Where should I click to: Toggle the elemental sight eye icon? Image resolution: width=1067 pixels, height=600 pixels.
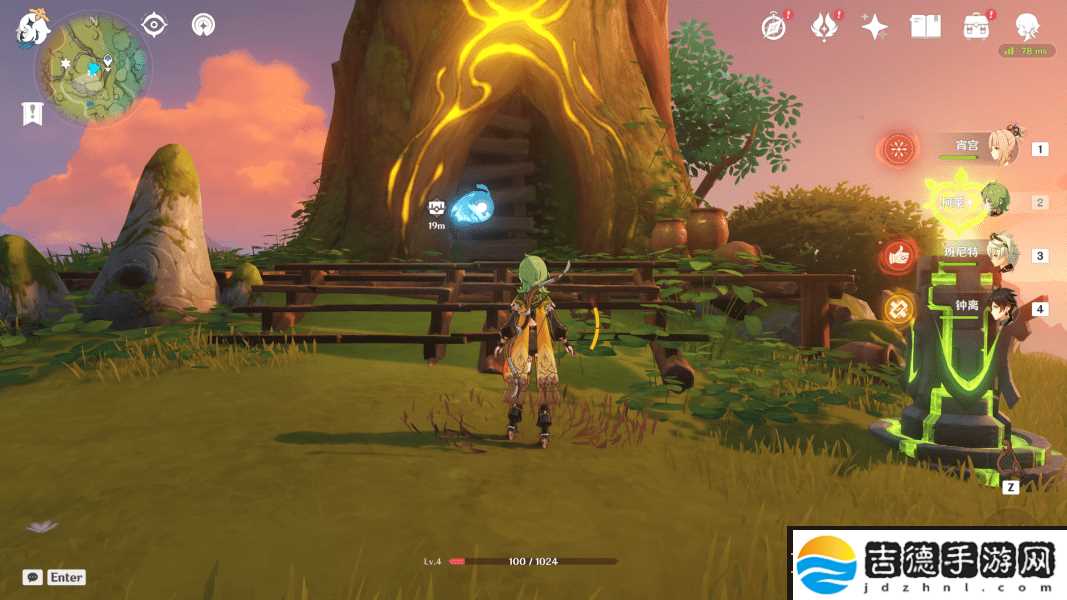[x=154, y=24]
